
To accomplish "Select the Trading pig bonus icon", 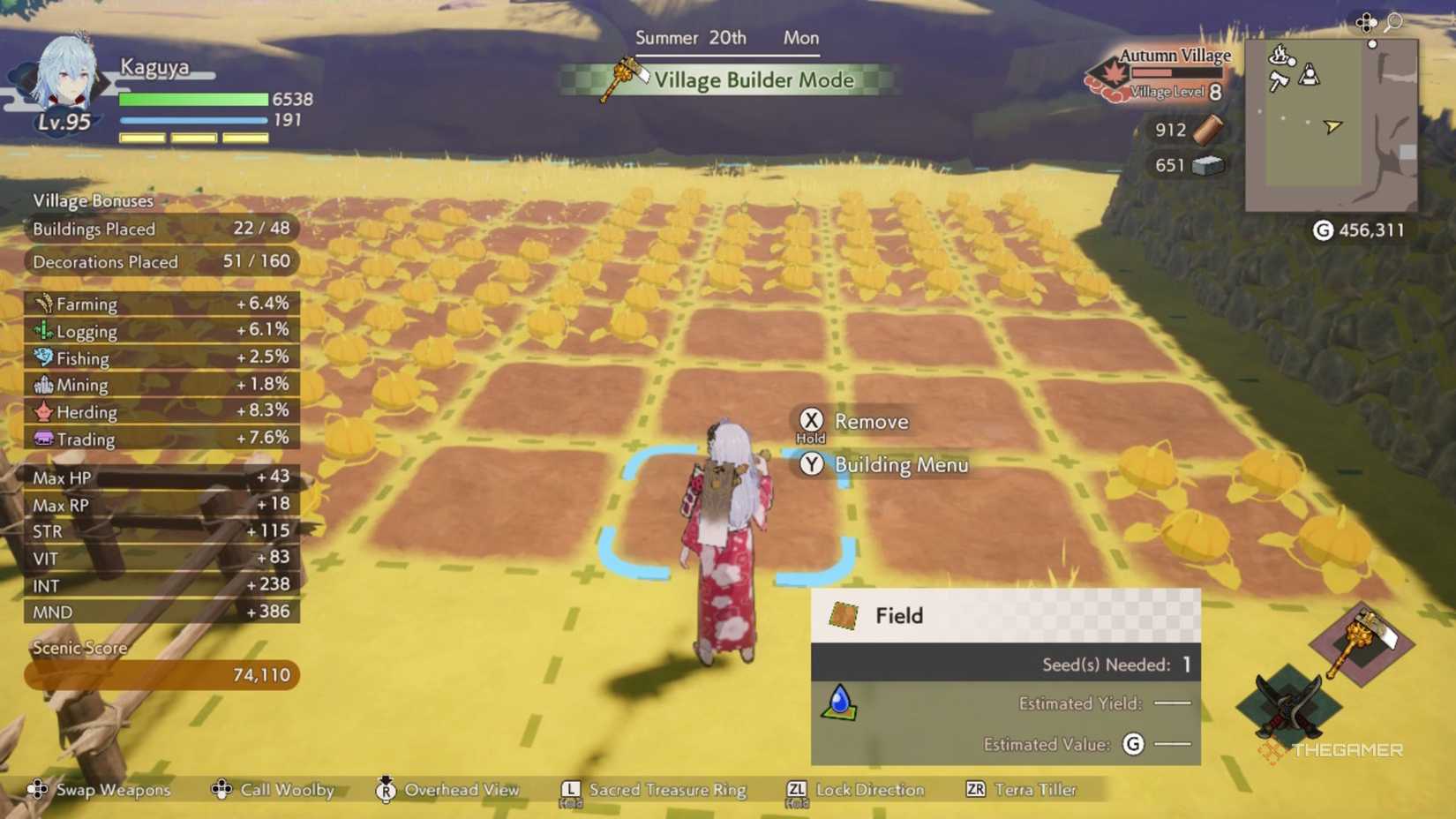I will coord(43,439).
